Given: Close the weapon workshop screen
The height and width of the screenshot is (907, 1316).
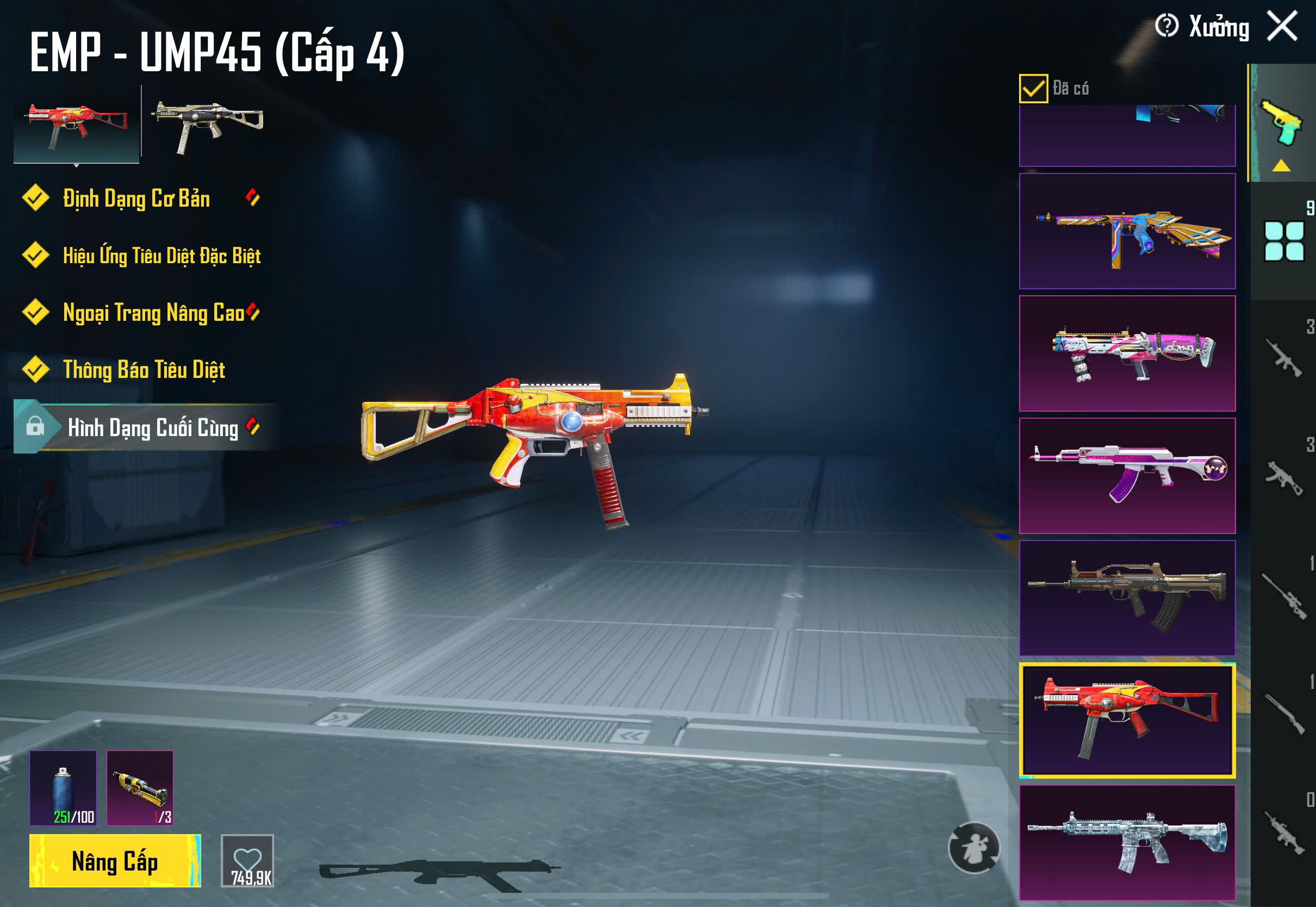Looking at the screenshot, I should [1282, 26].
